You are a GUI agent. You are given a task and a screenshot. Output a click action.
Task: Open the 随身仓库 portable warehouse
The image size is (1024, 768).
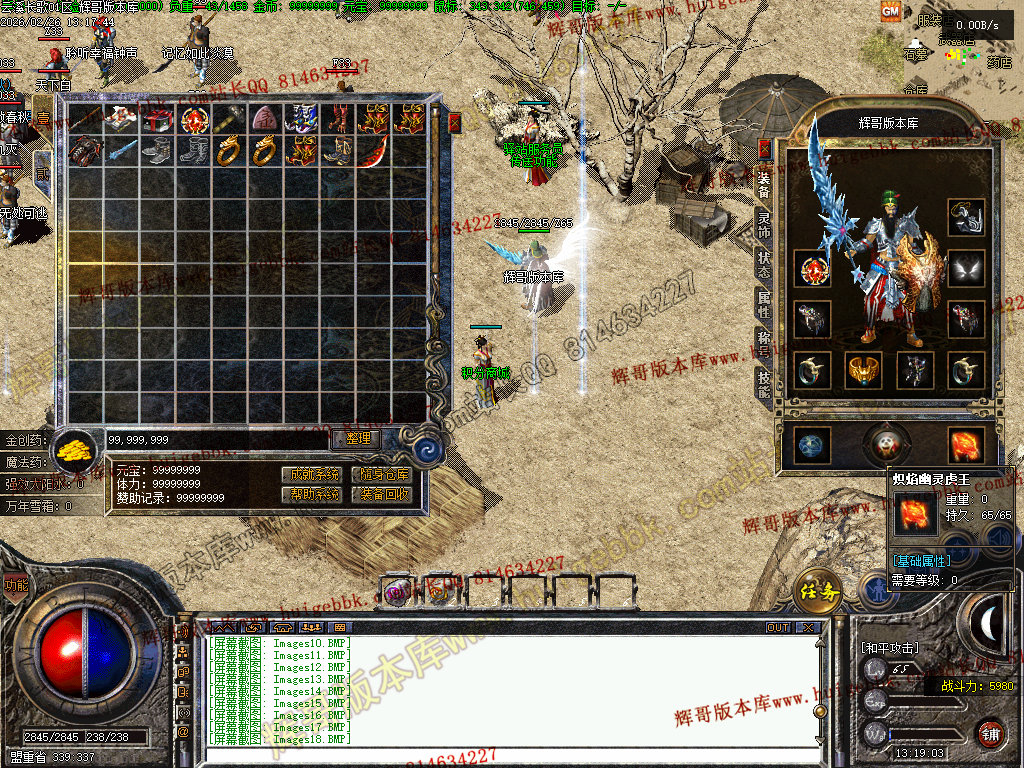(381, 474)
